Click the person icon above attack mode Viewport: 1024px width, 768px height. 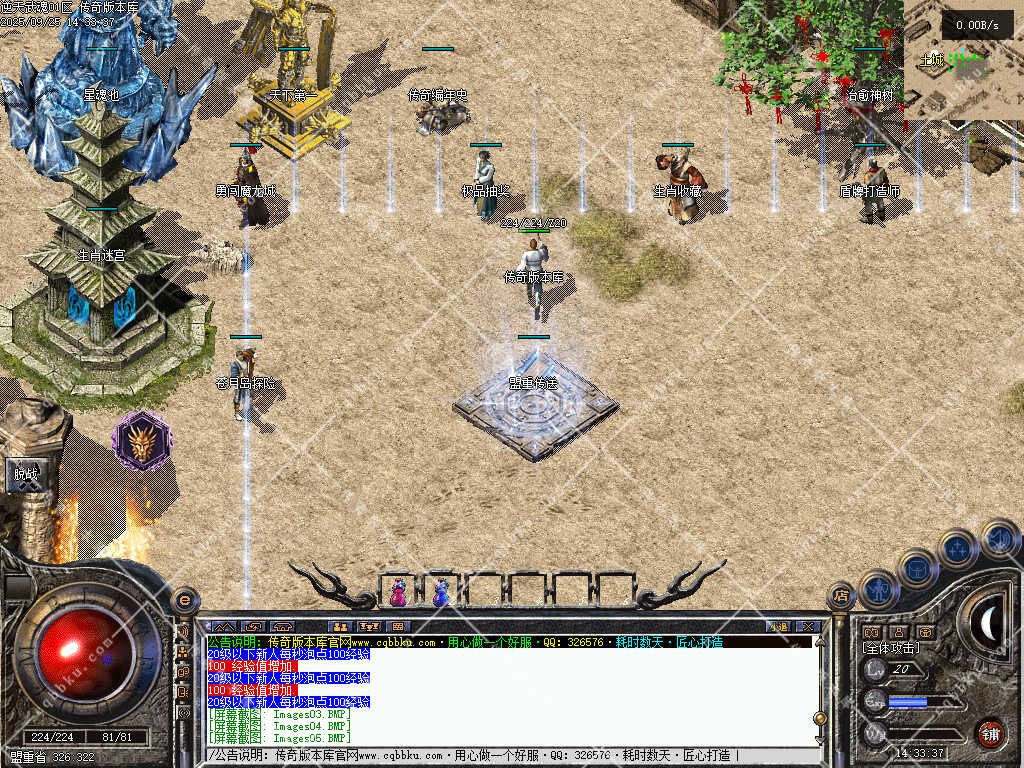(x=898, y=632)
